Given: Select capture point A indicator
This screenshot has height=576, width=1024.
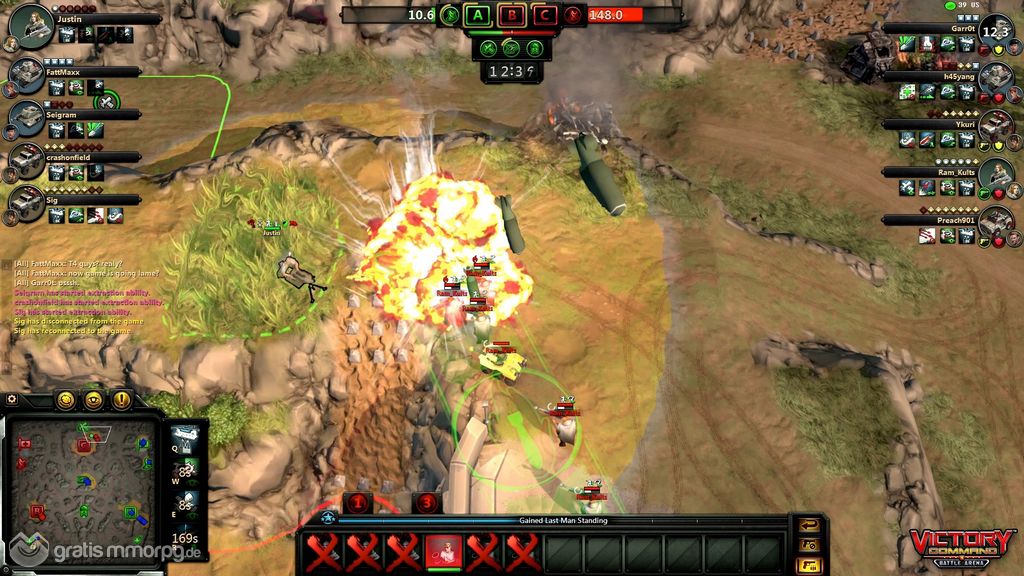Looking at the screenshot, I should tap(479, 15).
